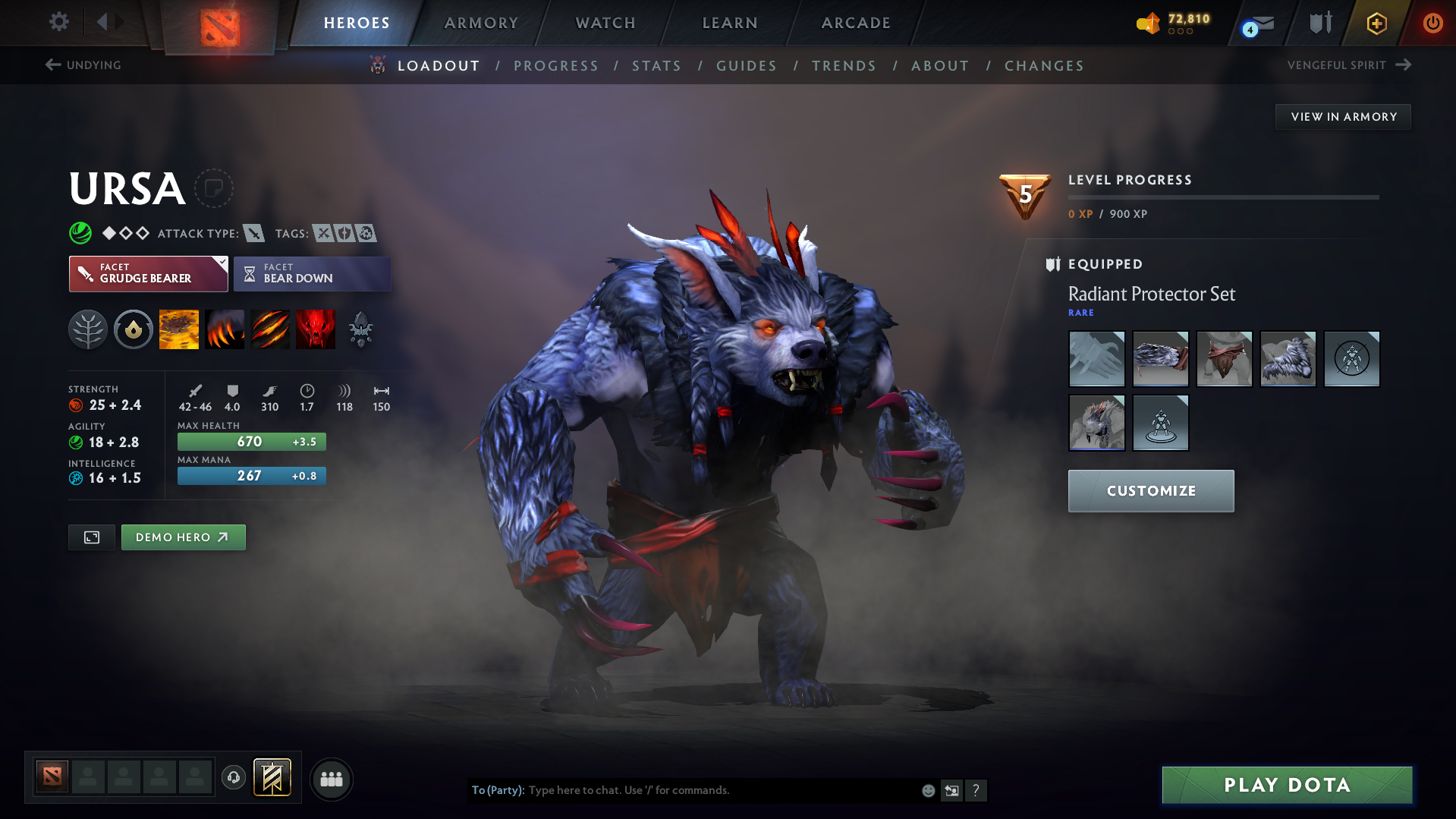
Task: Switch to the STATS tab
Action: click(656, 65)
